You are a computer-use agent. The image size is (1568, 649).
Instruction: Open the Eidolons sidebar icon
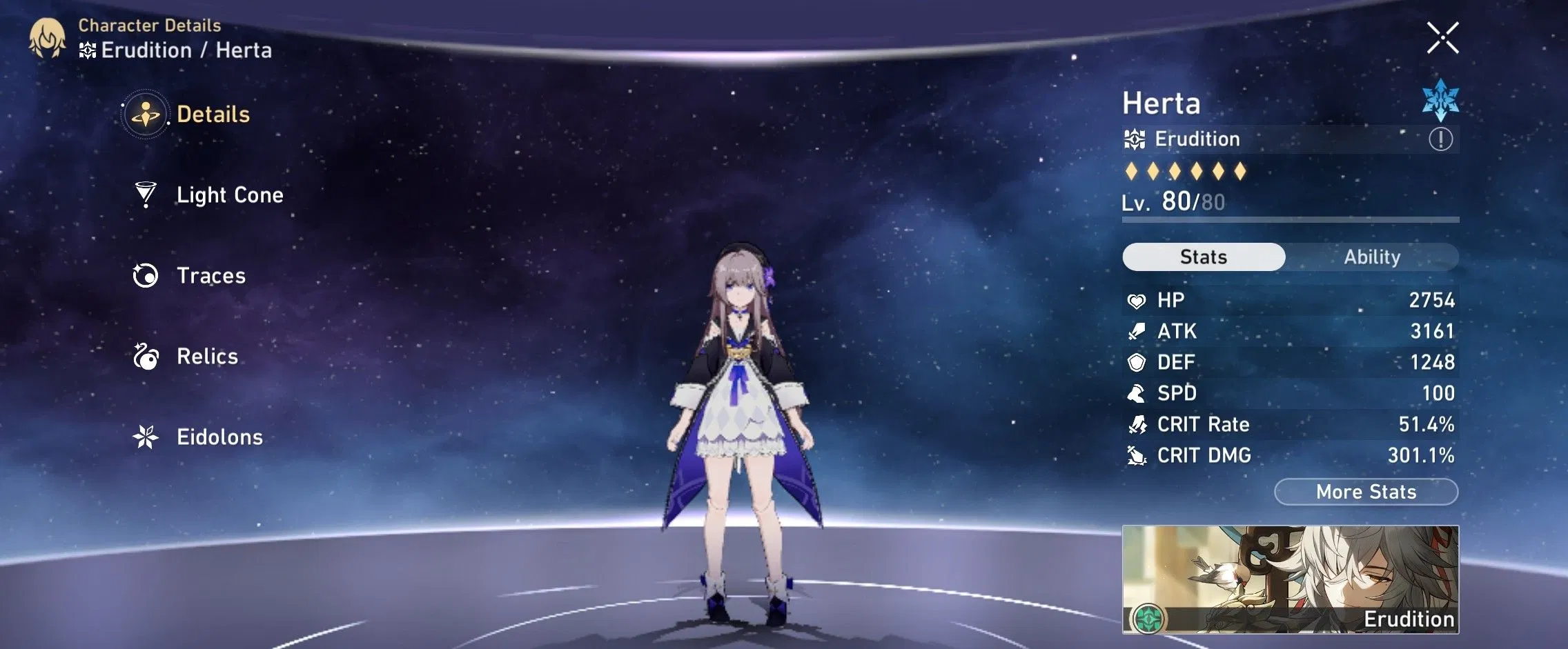tap(146, 437)
